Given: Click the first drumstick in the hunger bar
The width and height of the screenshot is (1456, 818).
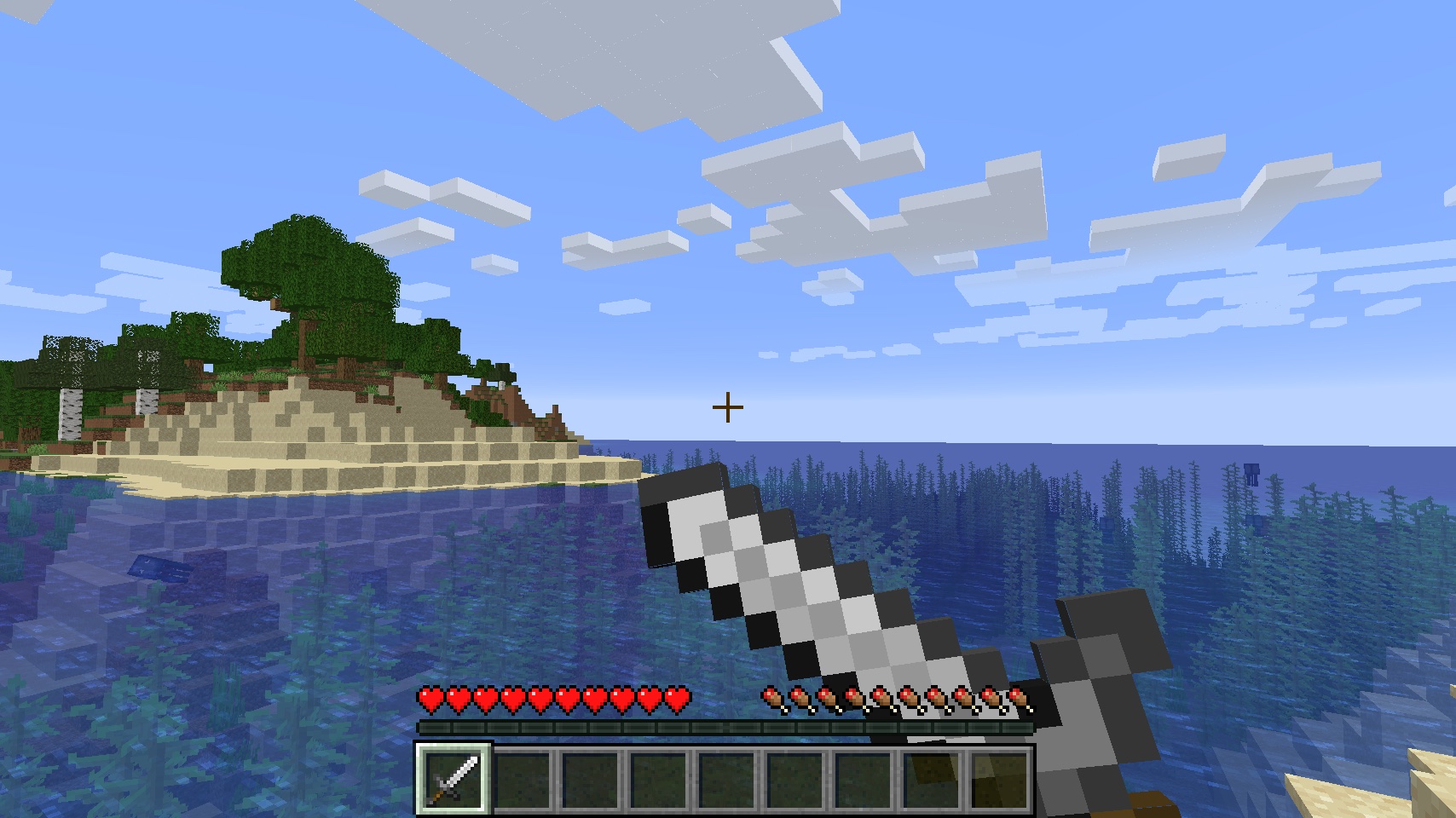Looking at the screenshot, I should tap(771, 698).
